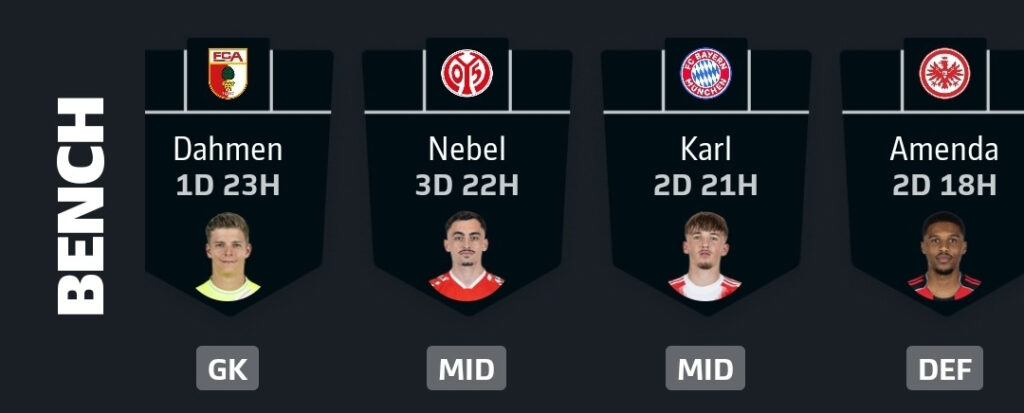
Task: Tap the MID badge below Nebel
Action: coord(467,369)
